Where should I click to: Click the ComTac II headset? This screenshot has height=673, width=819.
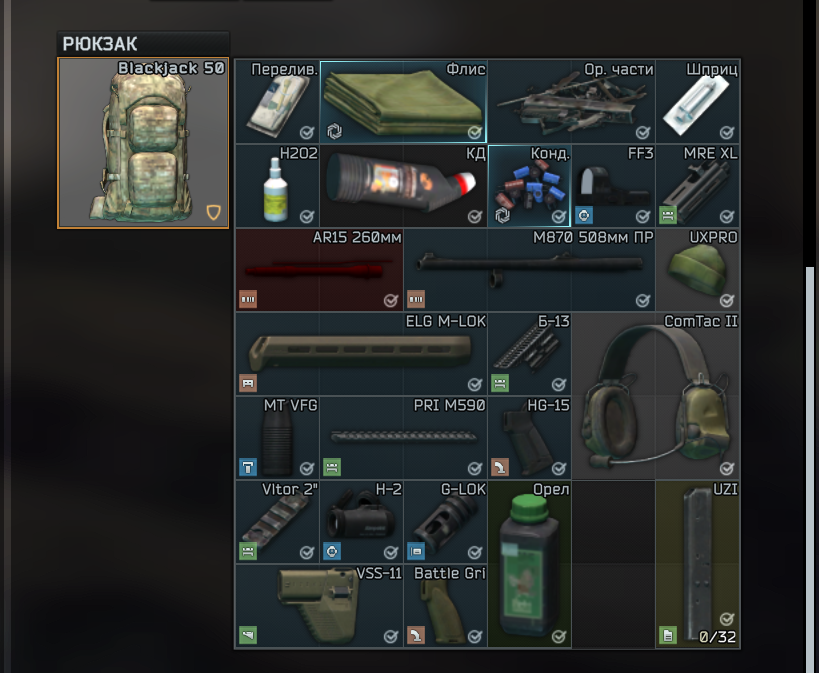655,396
